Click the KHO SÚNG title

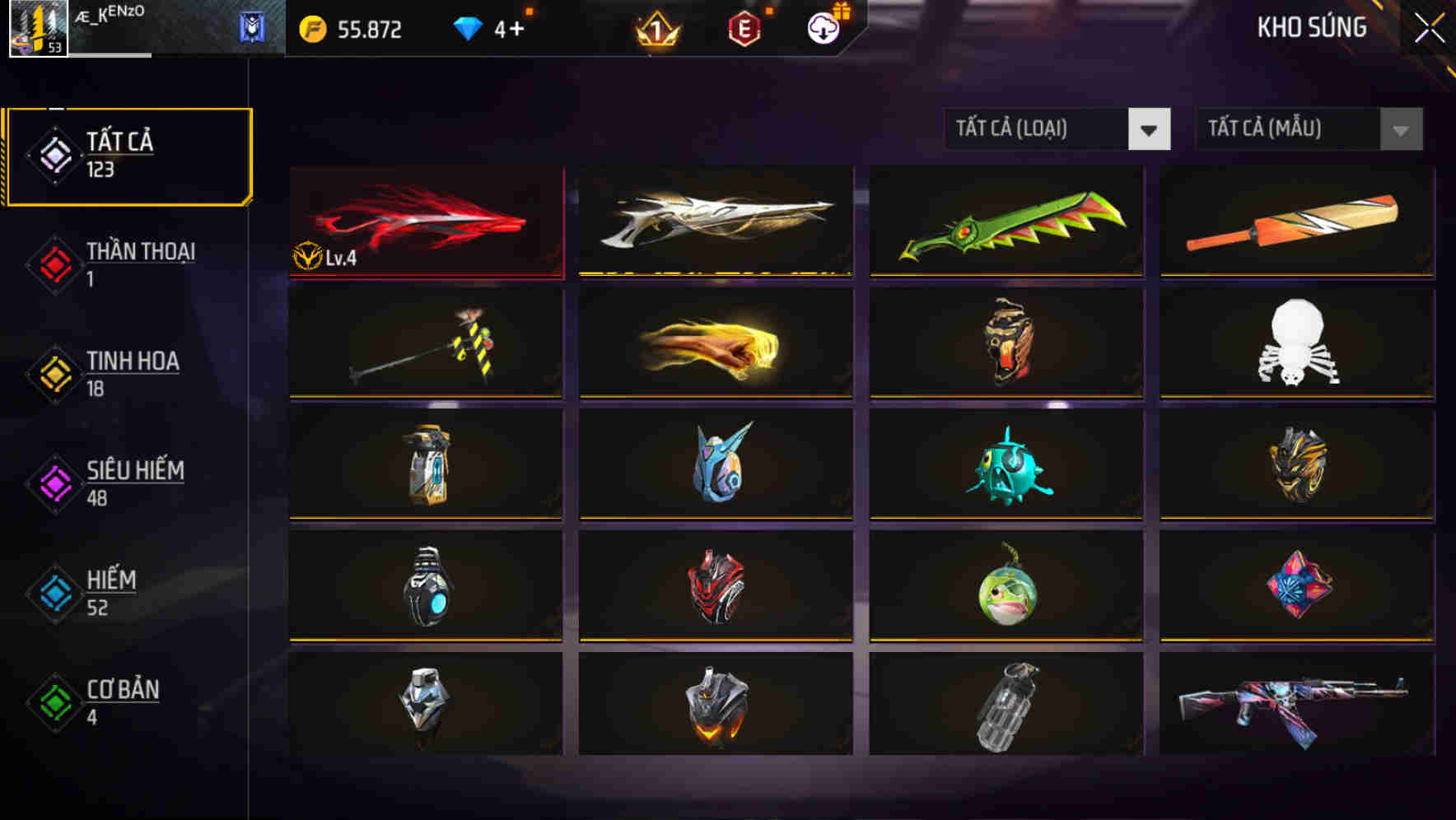[x=1312, y=27]
